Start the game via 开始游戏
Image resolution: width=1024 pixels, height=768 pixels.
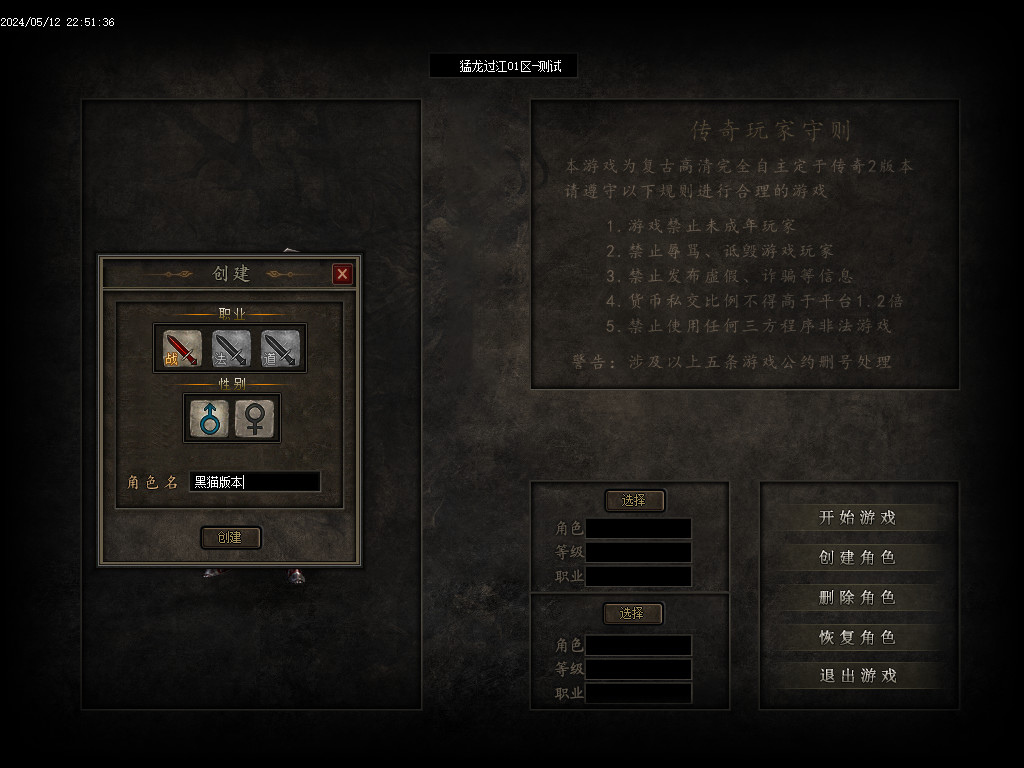pos(857,517)
